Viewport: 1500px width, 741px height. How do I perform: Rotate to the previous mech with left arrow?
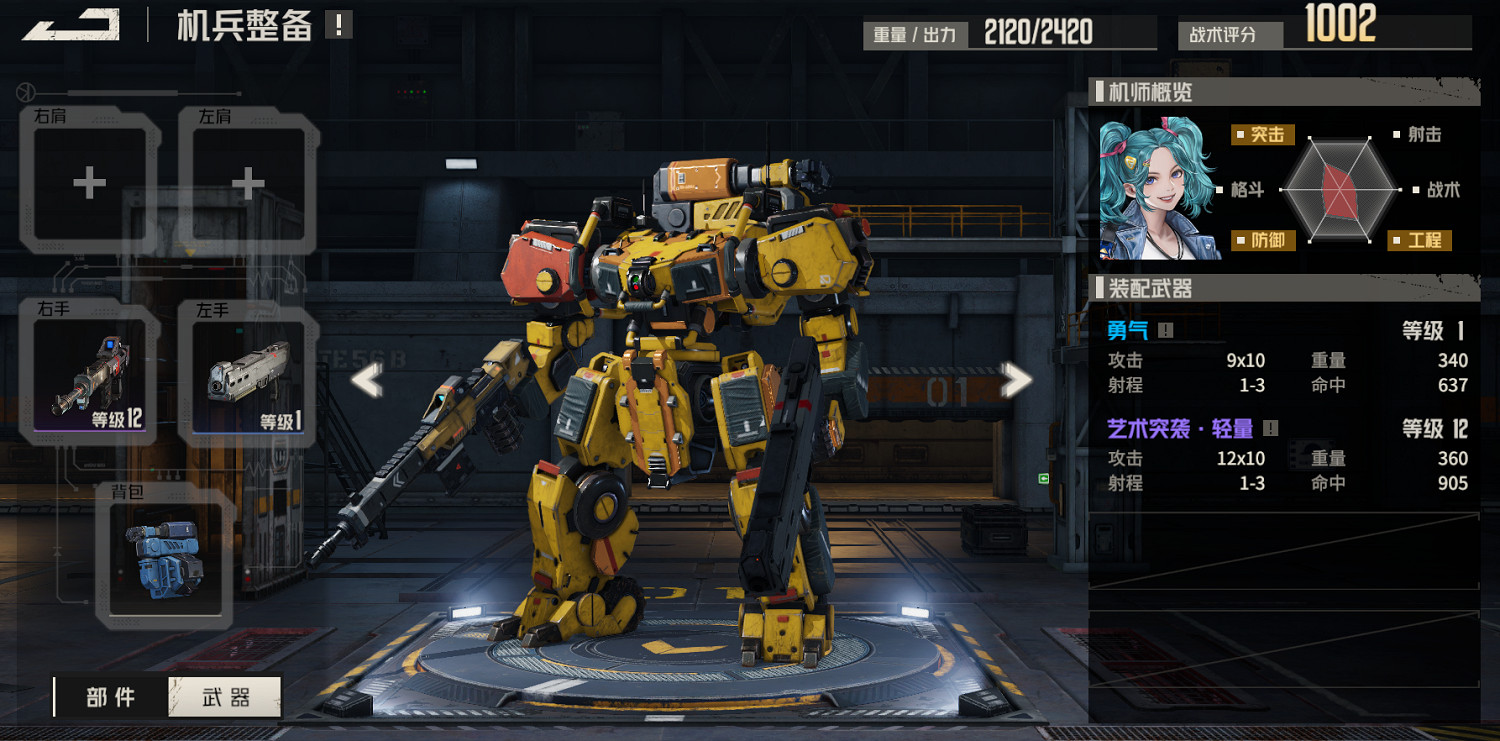(367, 380)
